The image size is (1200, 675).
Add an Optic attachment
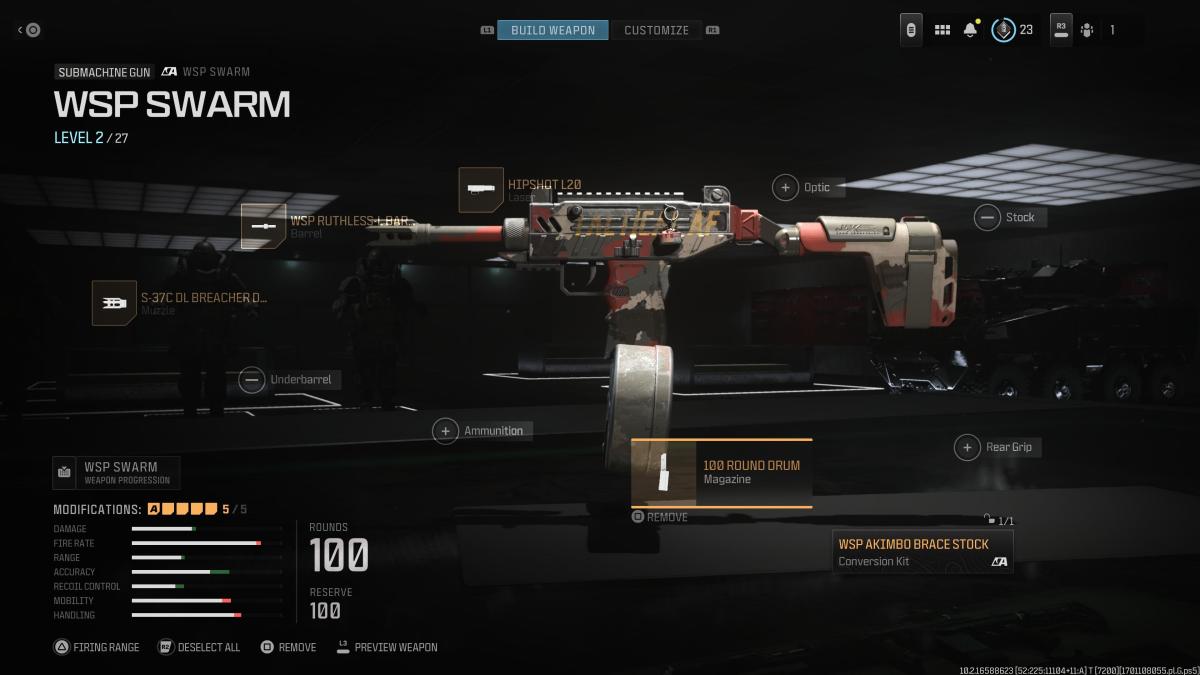click(786, 187)
